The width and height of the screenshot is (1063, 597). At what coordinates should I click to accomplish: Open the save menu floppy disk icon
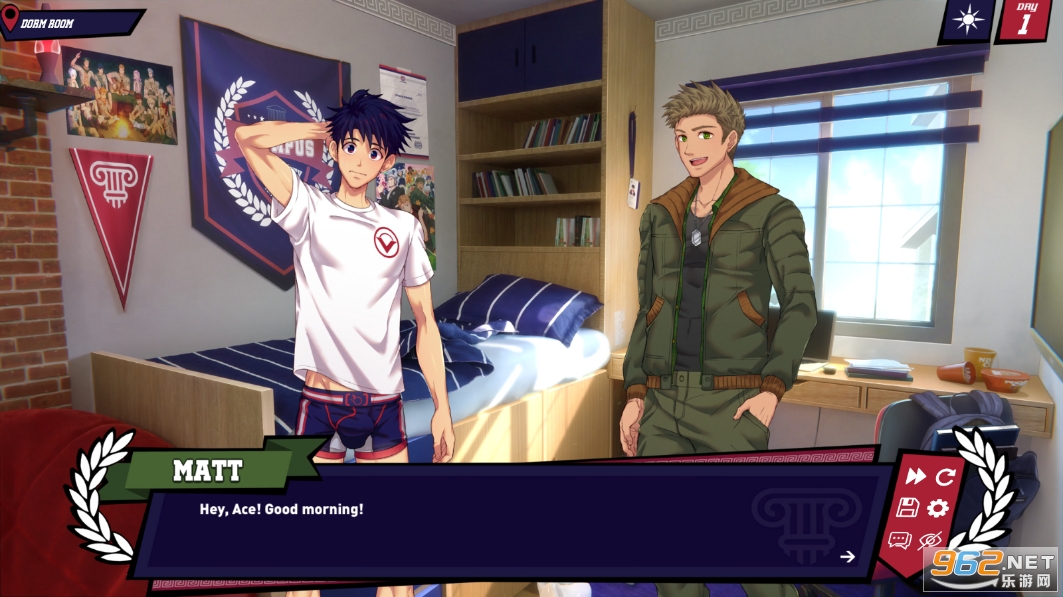point(907,508)
